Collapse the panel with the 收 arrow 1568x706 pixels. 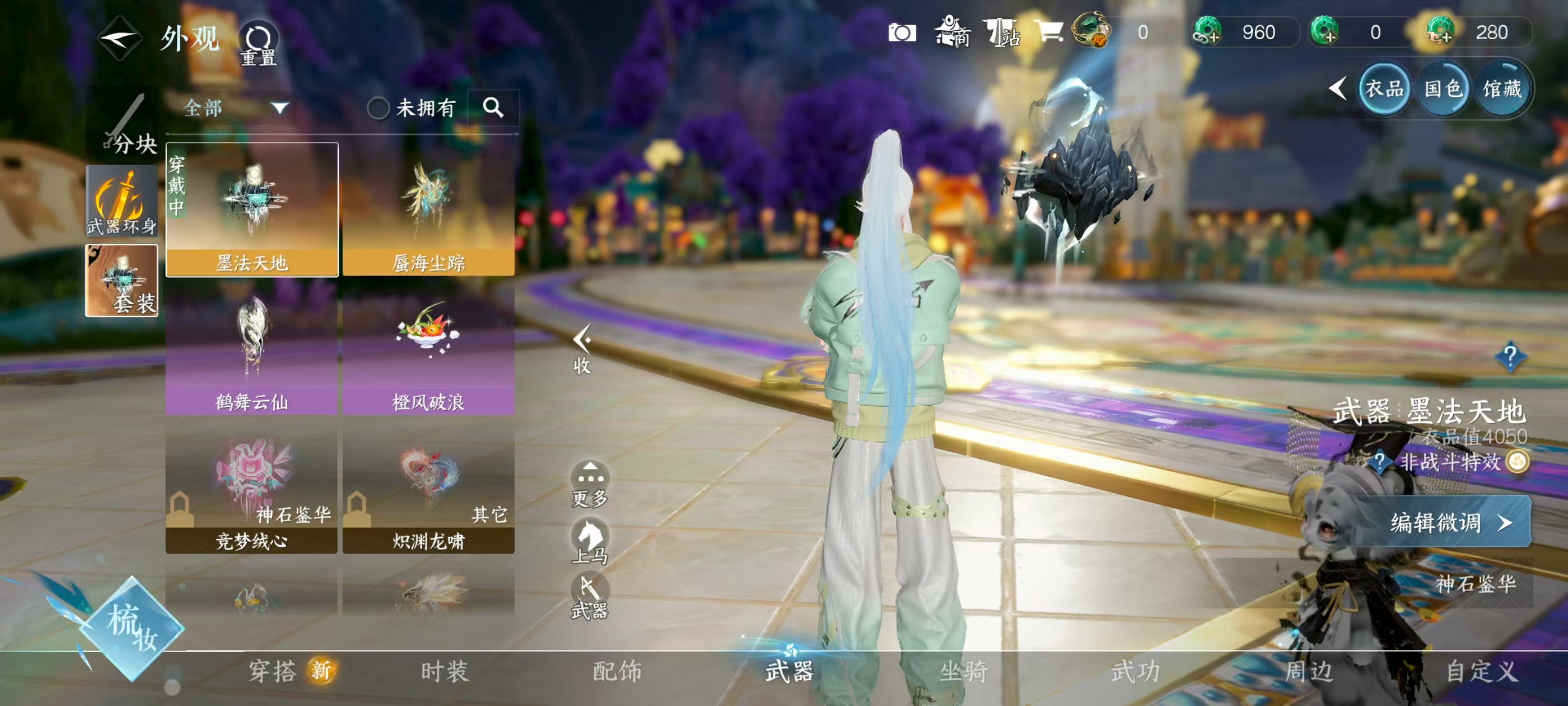(582, 349)
